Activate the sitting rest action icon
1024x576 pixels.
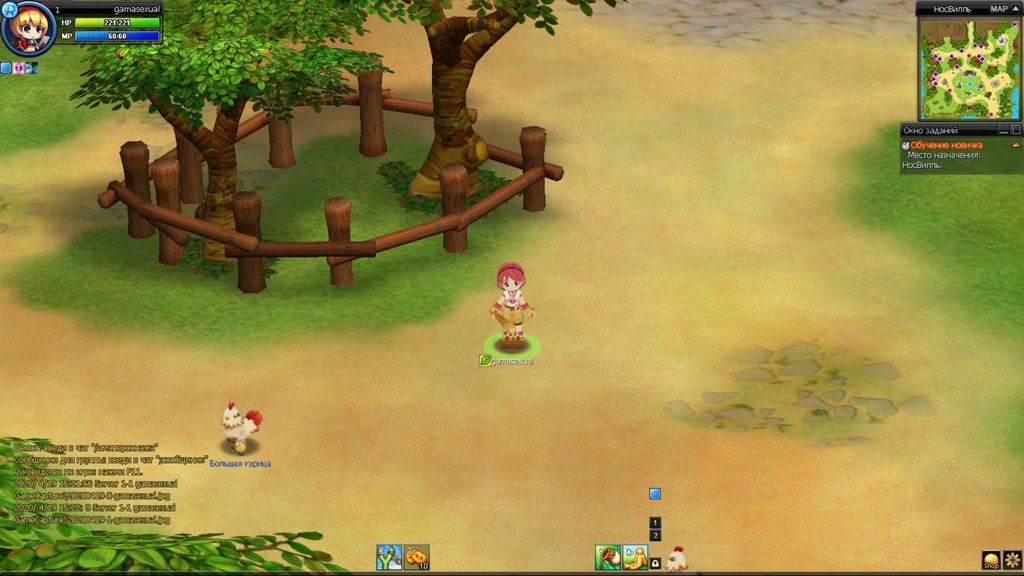pos(635,557)
